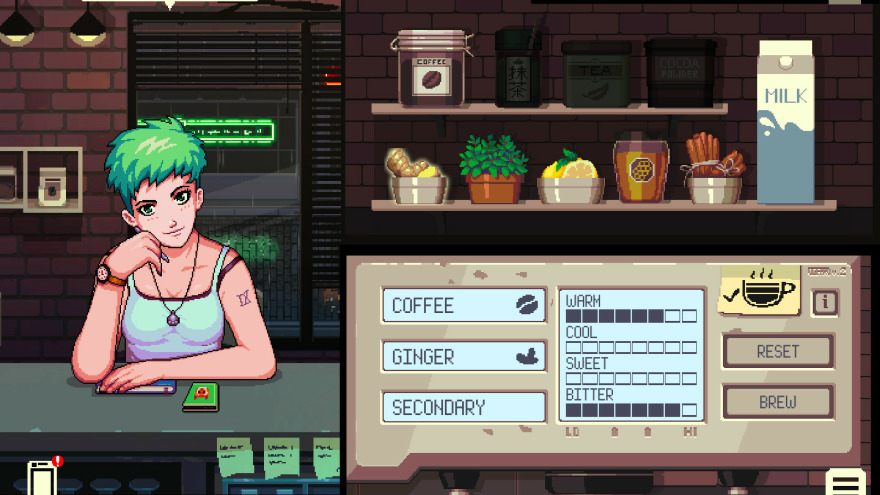
Task: Pick the coffee jar from the shelf
Action: click(431, 68)
